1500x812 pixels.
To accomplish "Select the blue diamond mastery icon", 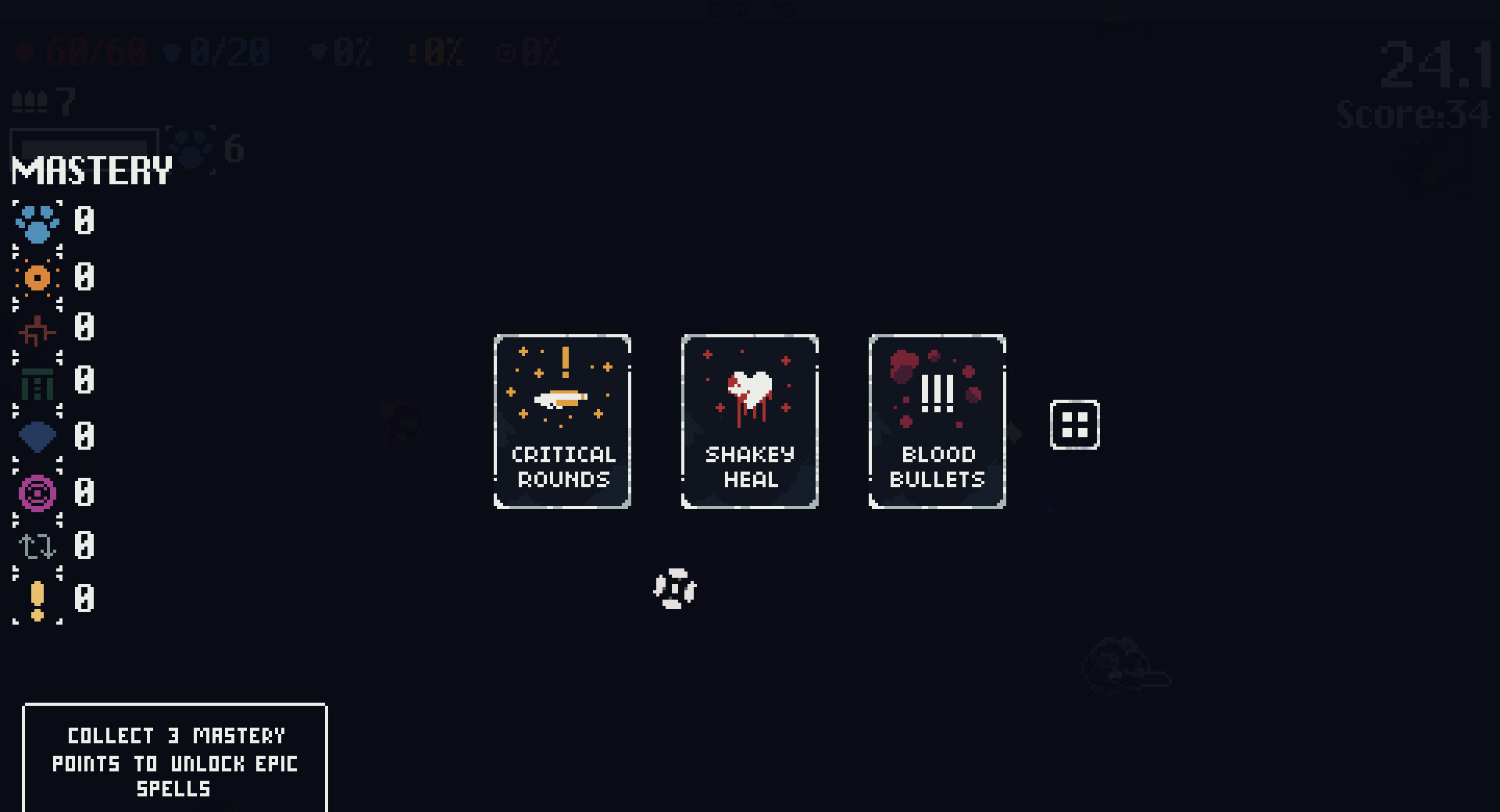I will point(36,438).
